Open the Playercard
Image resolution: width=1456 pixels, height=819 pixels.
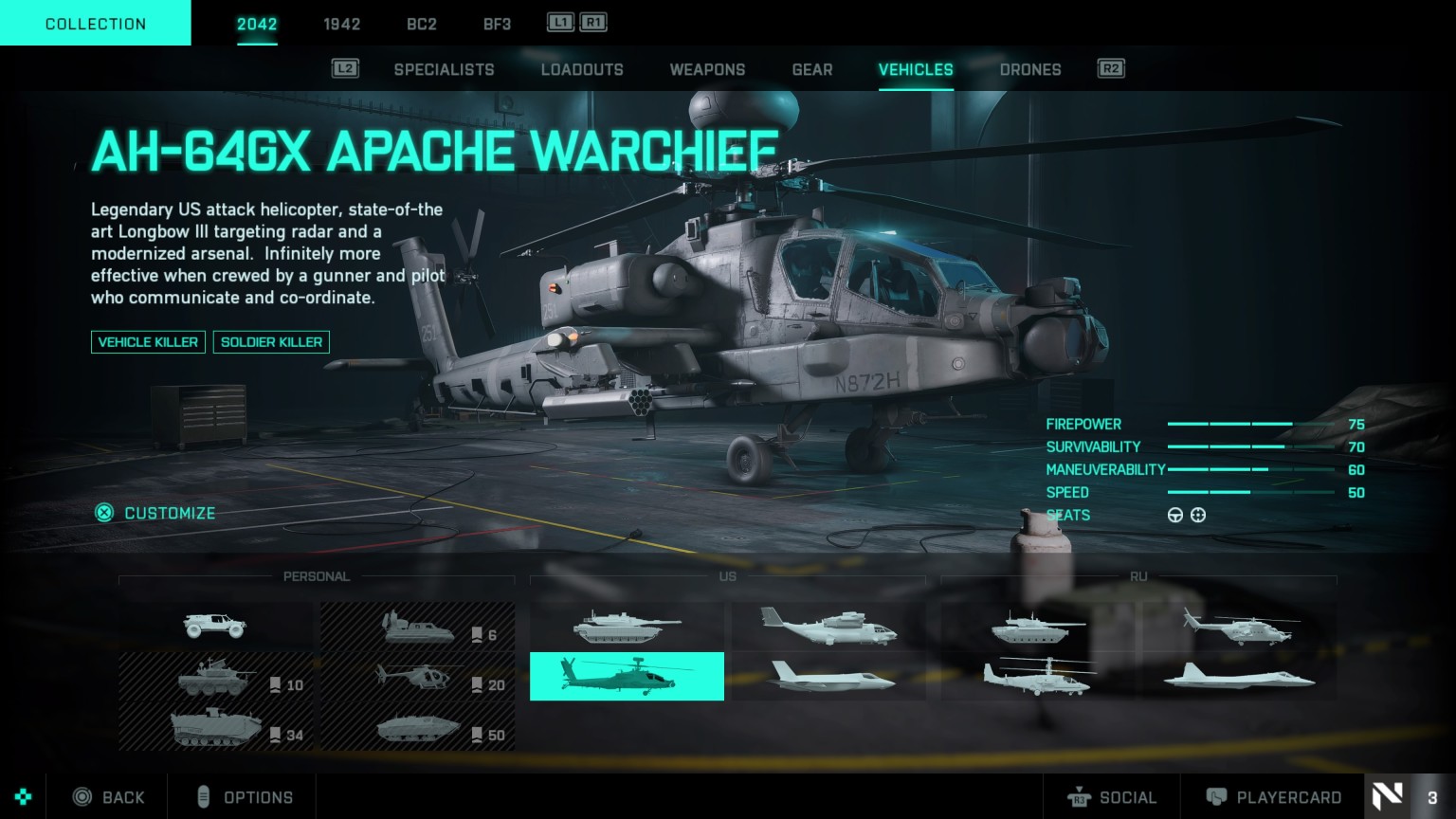point(1274,797)
